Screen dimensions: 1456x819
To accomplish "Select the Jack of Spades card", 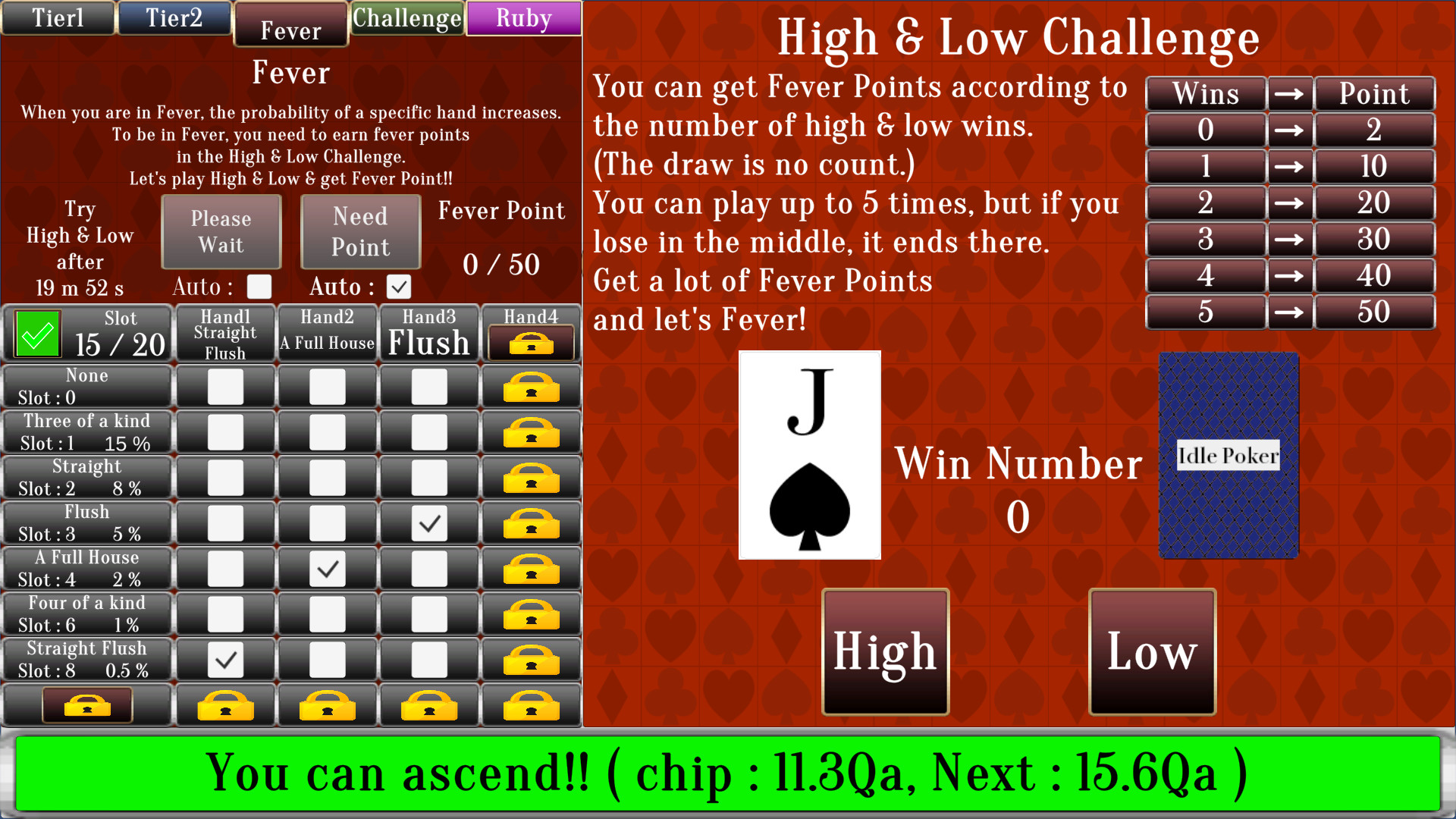I will [x=808, y=455].
